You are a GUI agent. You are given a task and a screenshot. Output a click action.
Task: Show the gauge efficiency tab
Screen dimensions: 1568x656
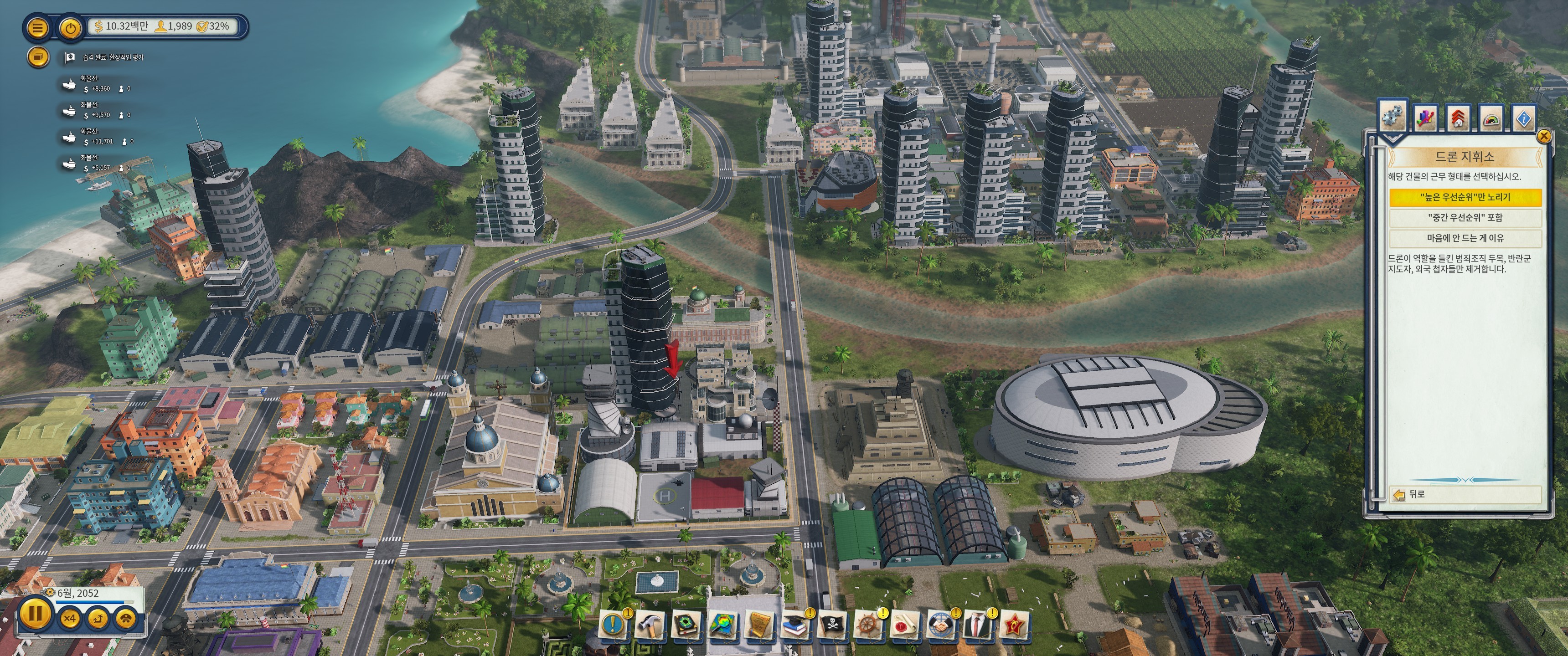tap(1491, 118)
